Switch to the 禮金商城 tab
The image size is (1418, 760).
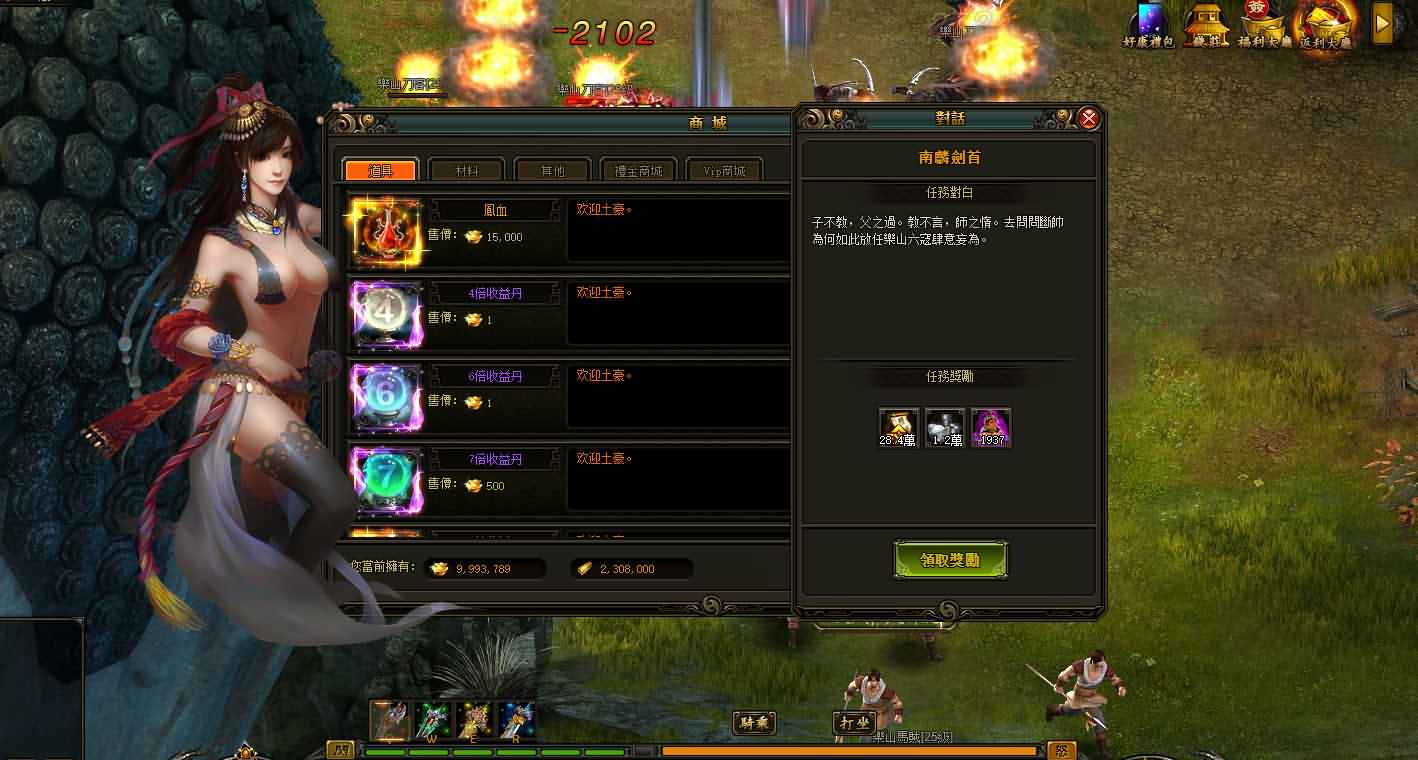tap(638, 170)
